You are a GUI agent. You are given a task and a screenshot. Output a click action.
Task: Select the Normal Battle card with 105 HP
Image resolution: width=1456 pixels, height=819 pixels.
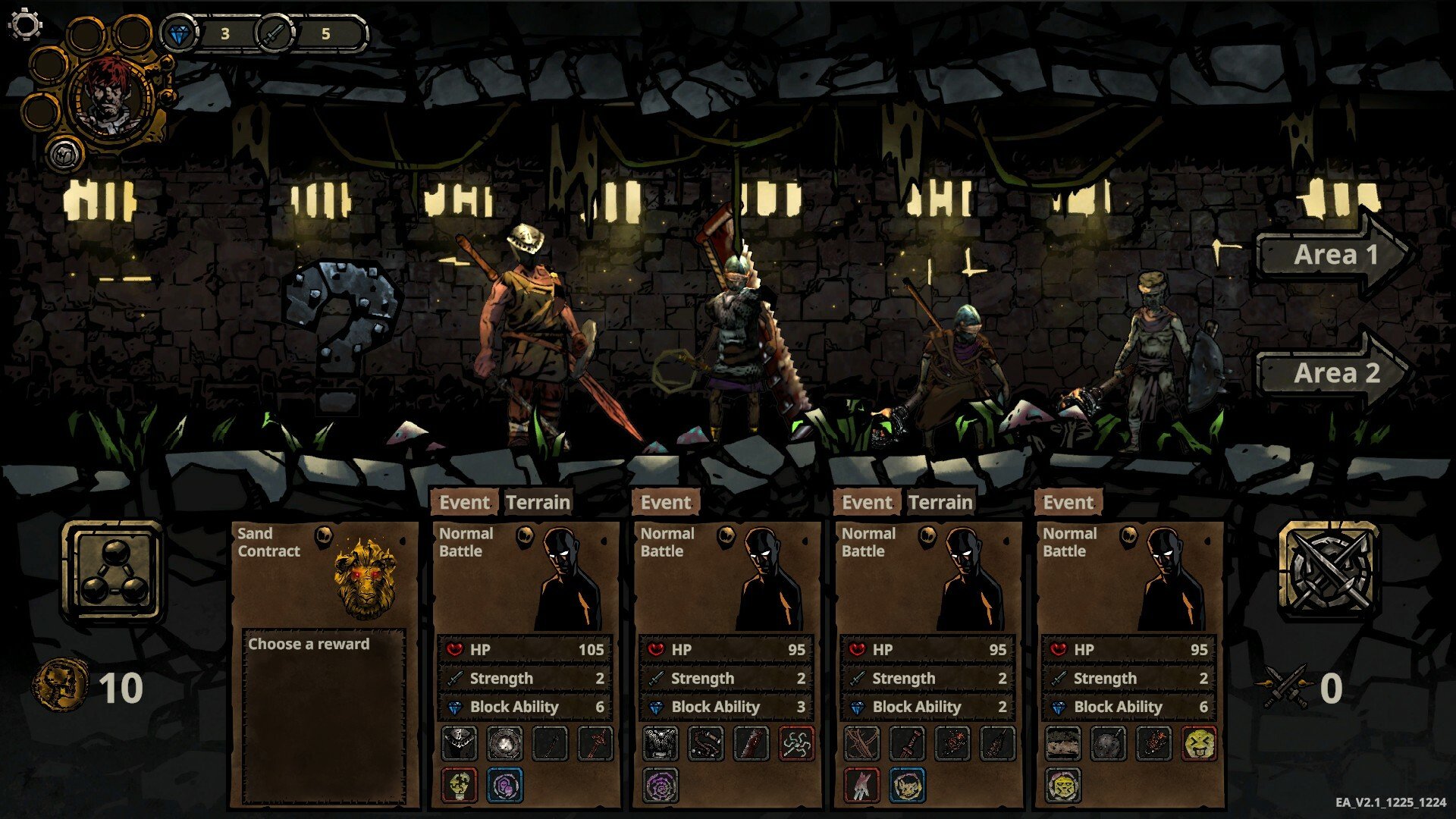tap(525, 584)
